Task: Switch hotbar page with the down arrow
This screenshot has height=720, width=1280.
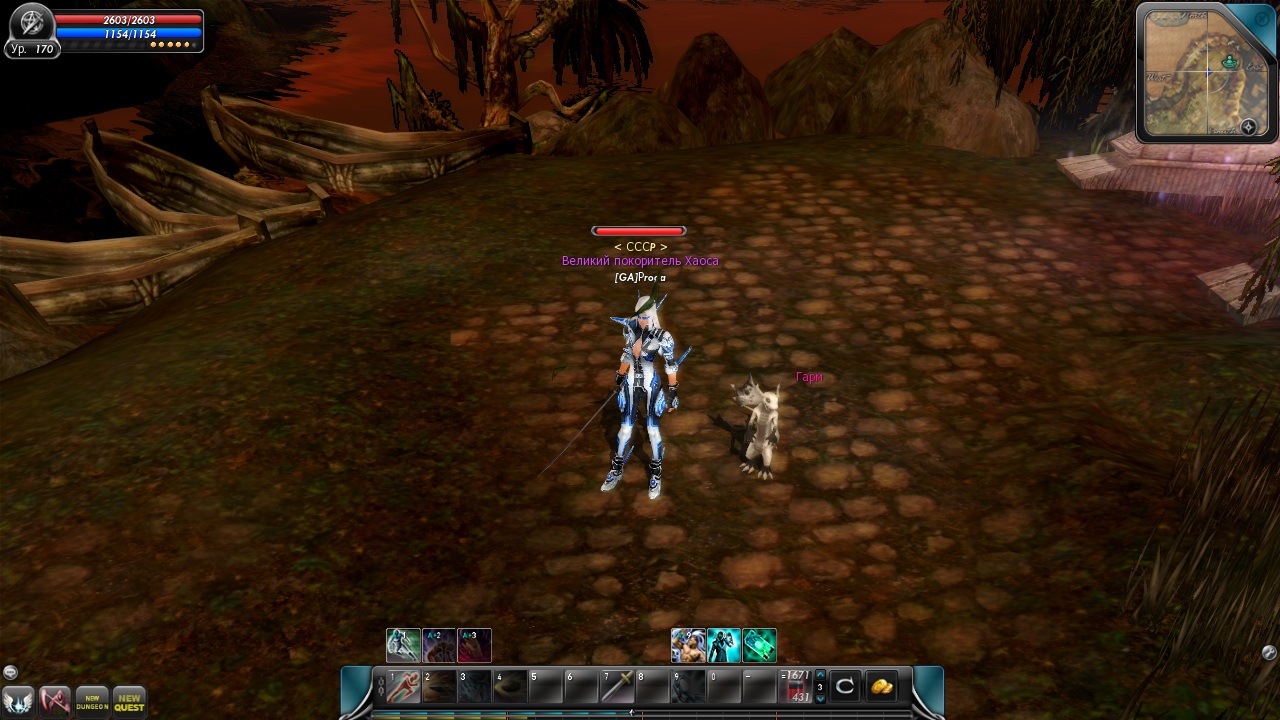Action: 821,699
